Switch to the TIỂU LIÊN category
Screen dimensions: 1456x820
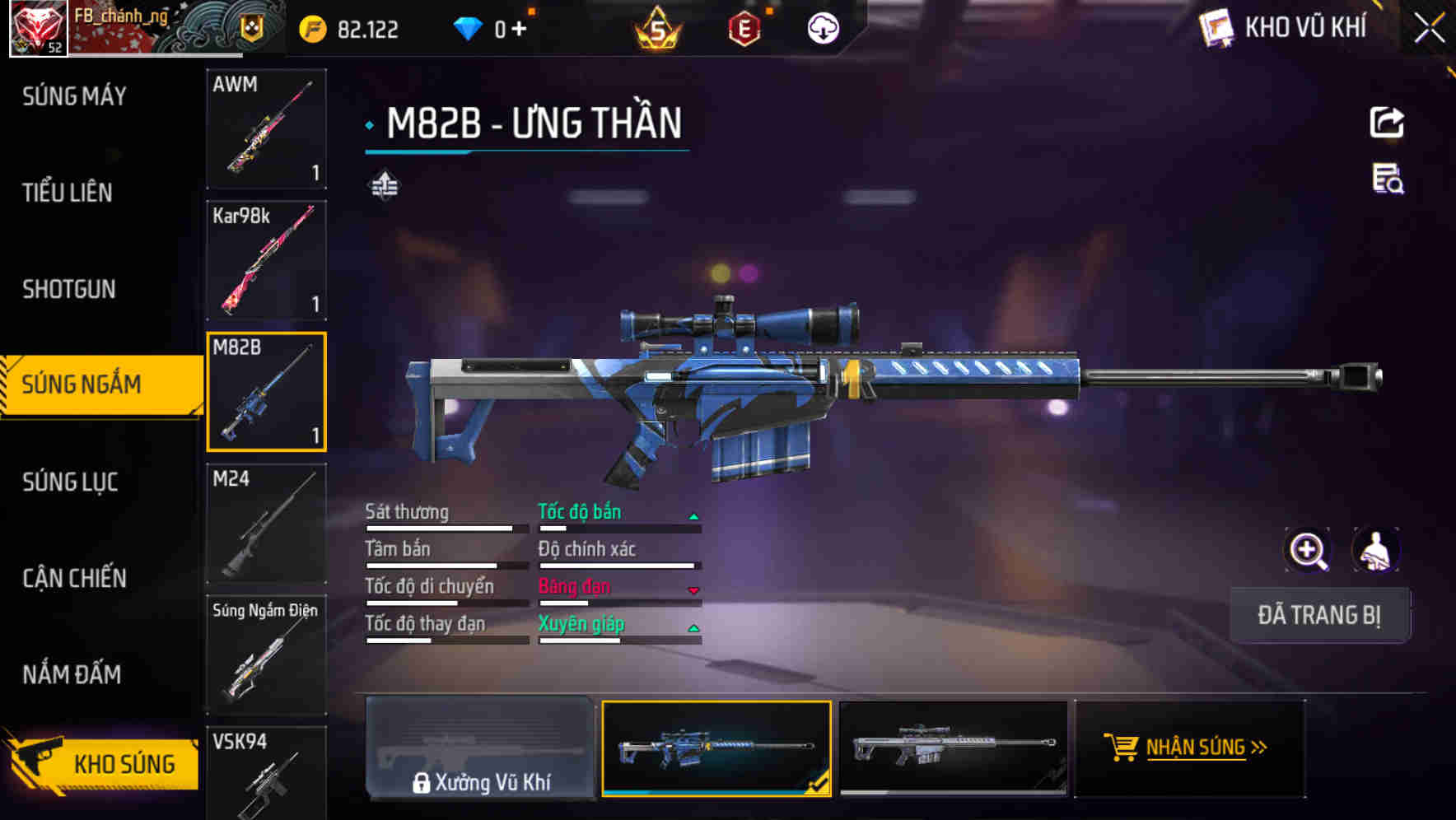point(66,193)
